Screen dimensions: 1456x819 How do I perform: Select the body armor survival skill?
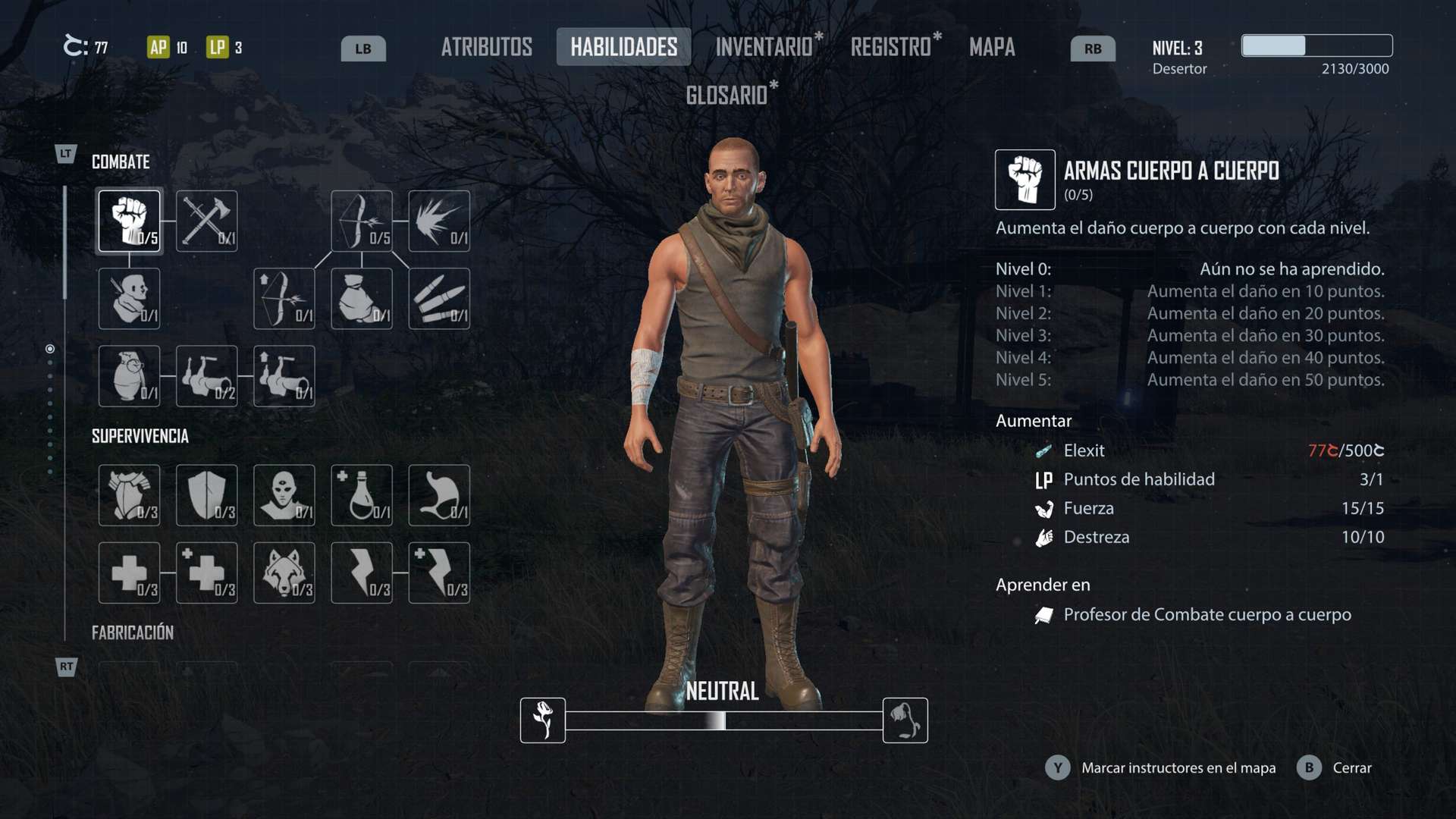(130, 495)
